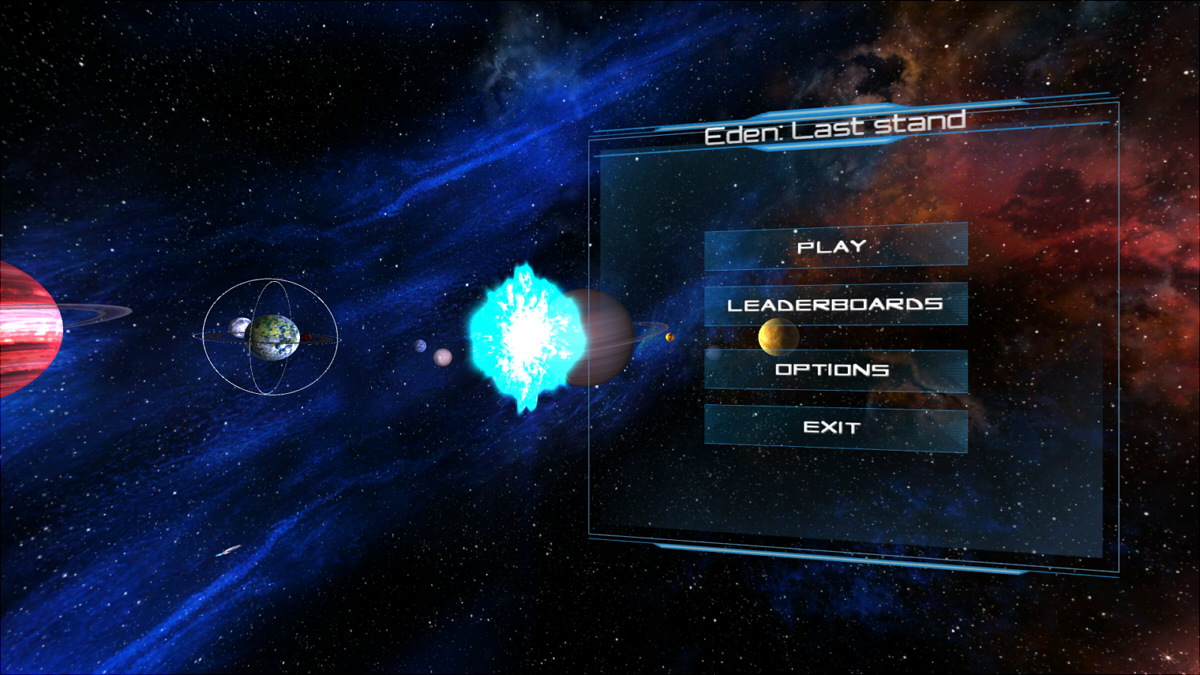Open the Leaderboards screen

[x=835, y=304]
